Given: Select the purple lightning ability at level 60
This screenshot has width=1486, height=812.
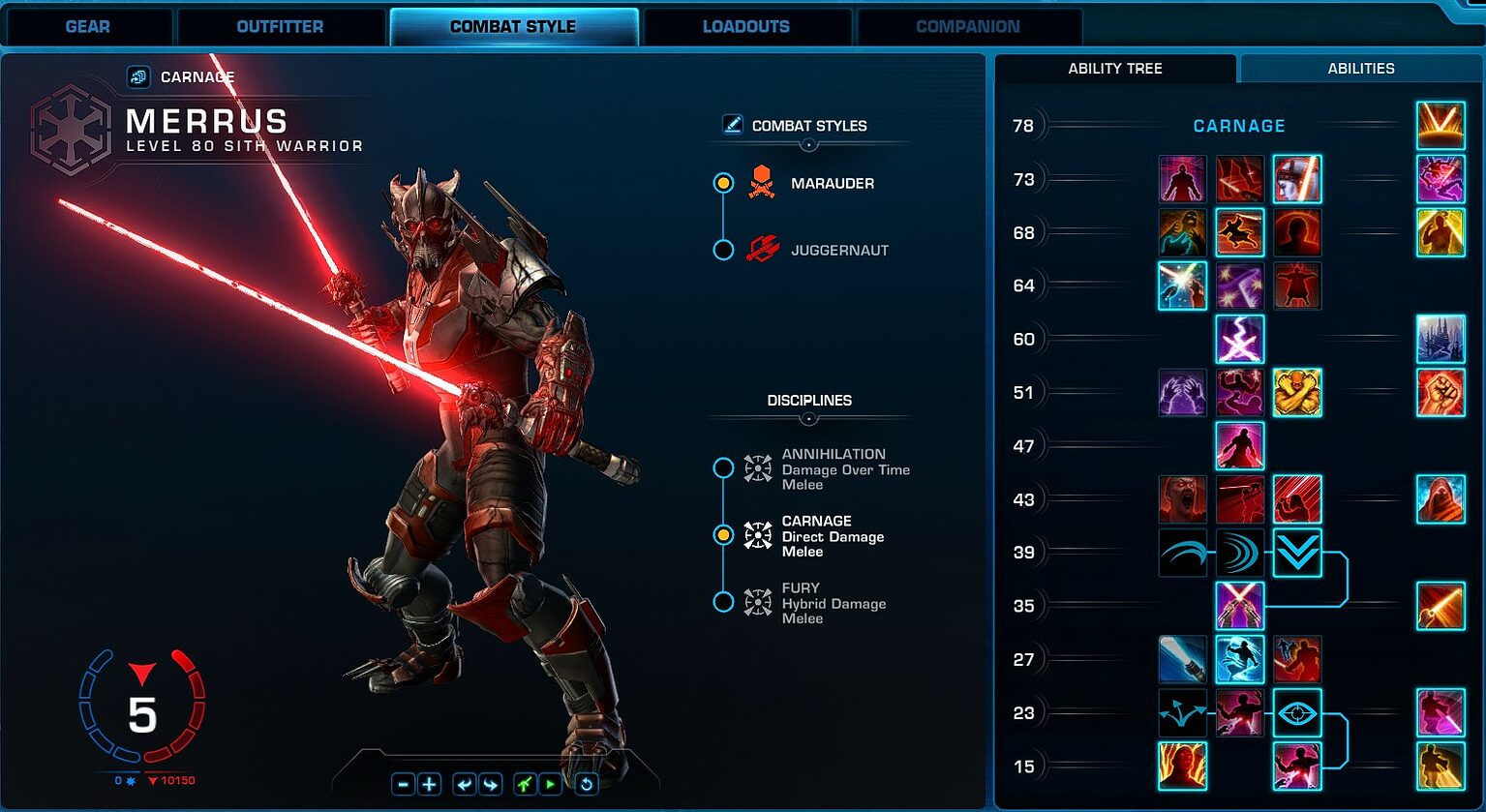Looking at the screenshot, I should (x=1240, y=339).
